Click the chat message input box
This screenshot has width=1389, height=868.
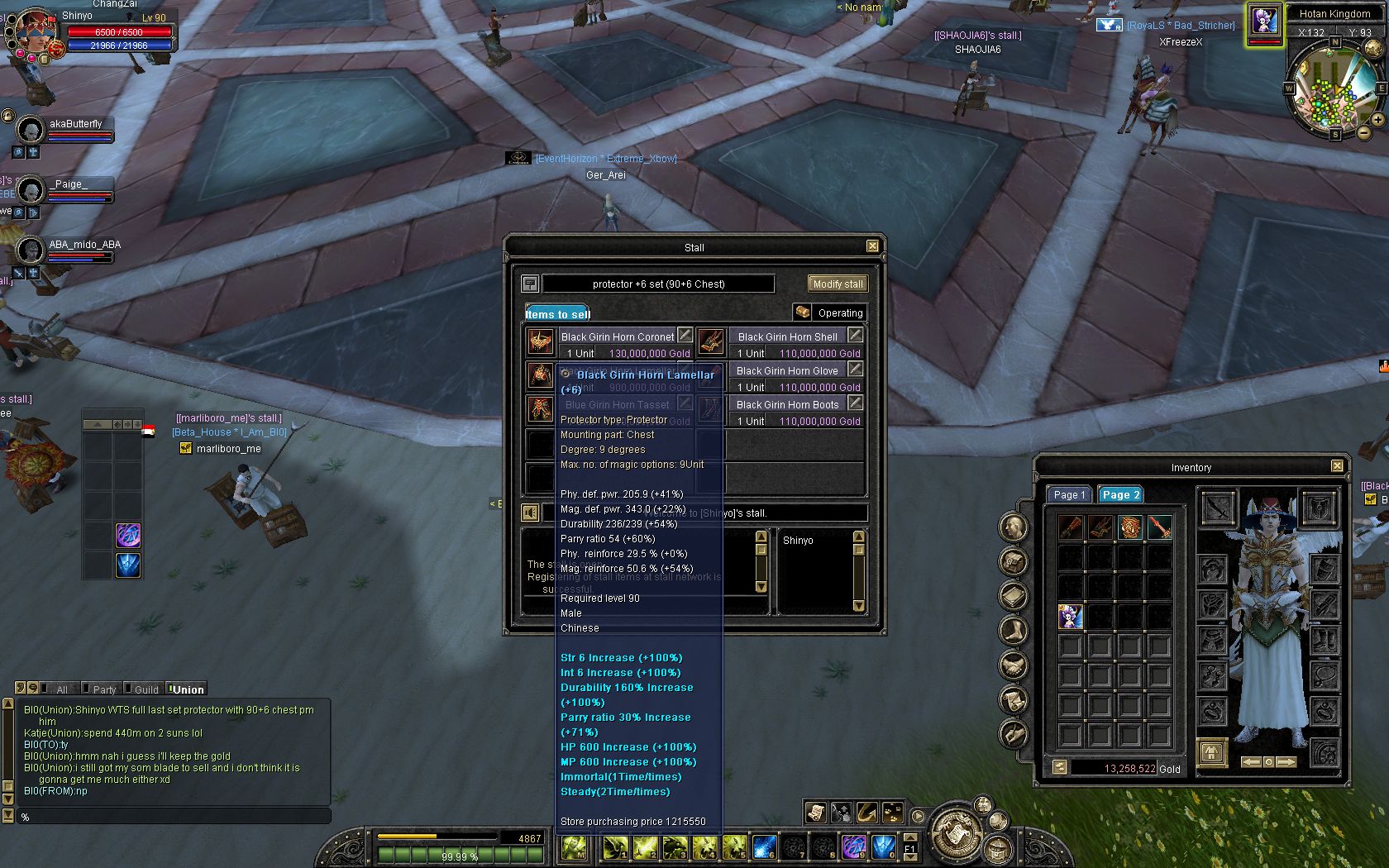[174, 817]
